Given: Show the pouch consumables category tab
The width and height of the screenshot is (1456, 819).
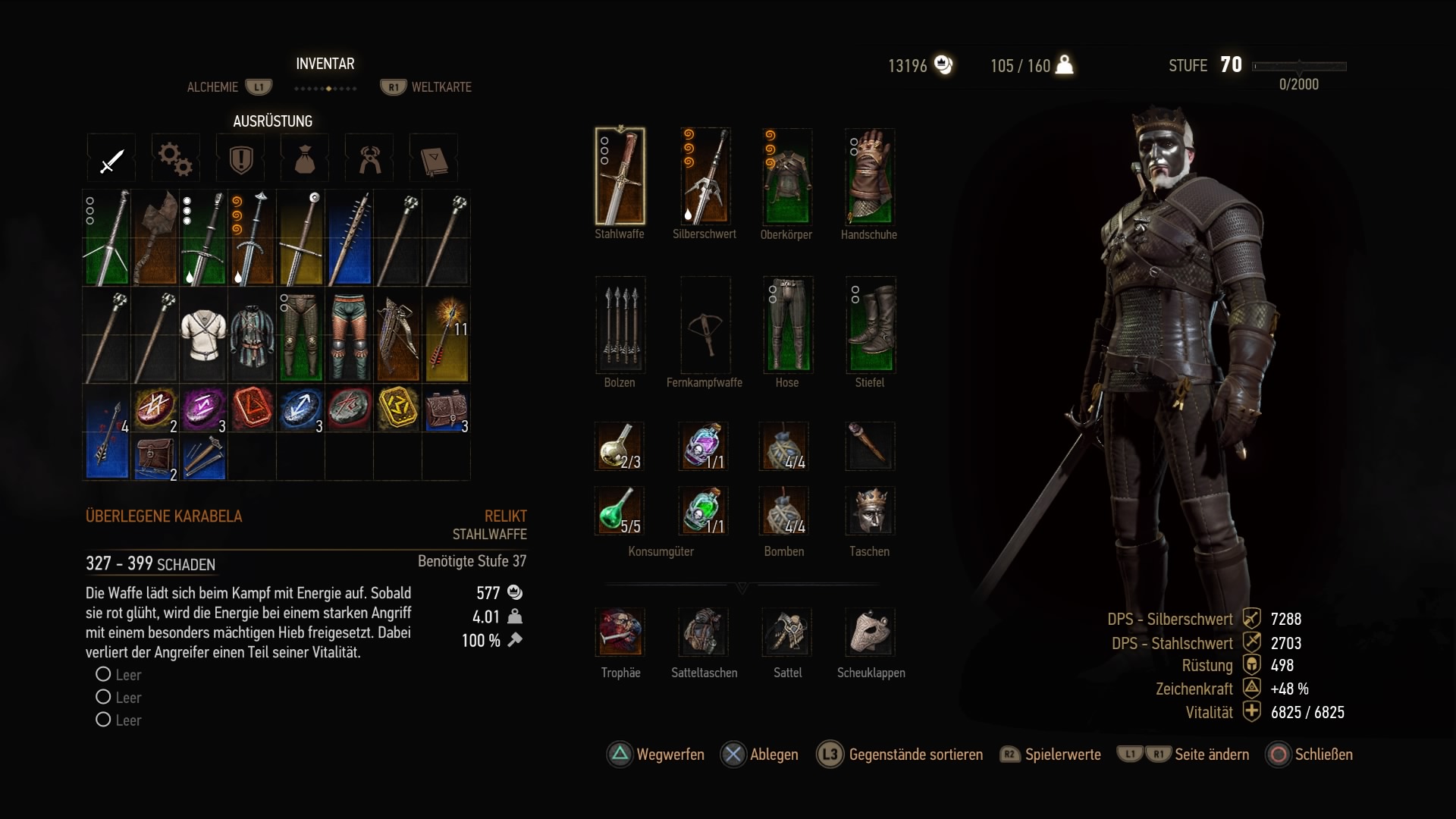Looking at the screenshot, I should click(304, 159).
